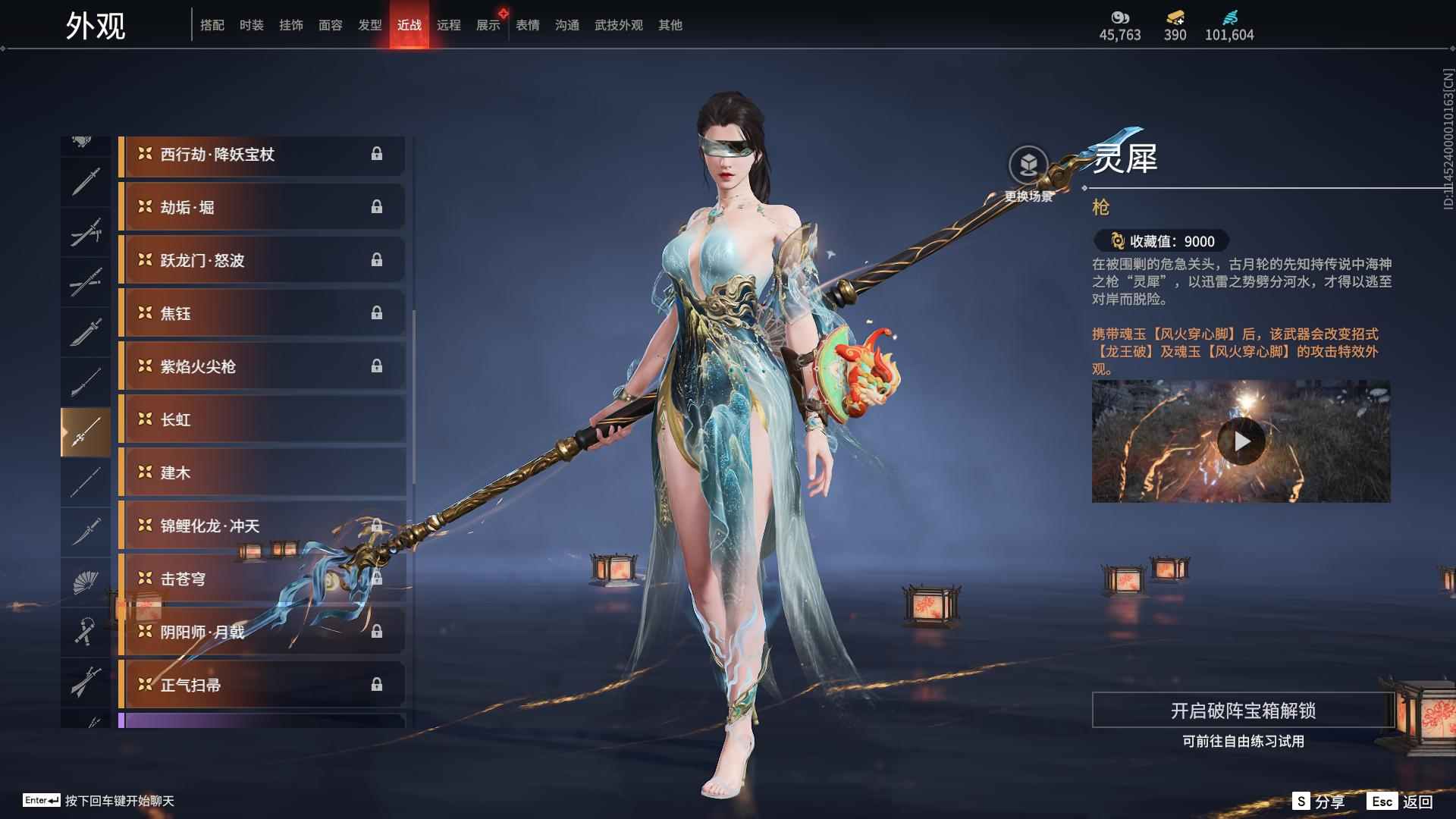Open the 武技外观 tab
This screenshot has width=1456, height=819.
click(618, 25)
